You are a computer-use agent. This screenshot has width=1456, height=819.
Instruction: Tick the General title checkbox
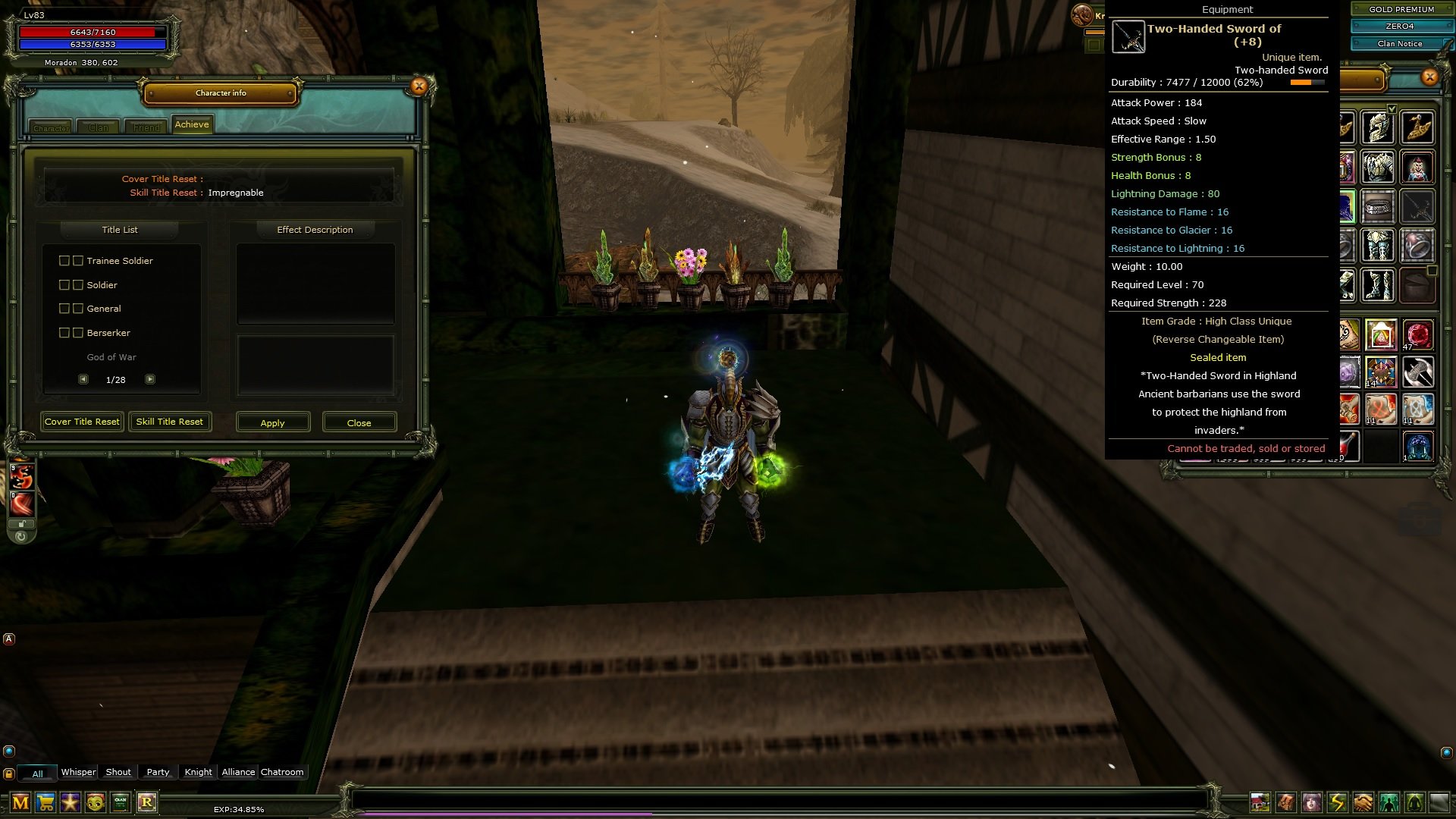point(64,308)
